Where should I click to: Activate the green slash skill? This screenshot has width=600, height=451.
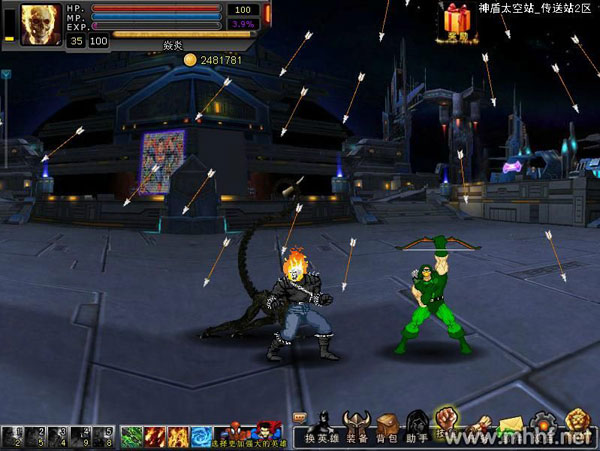(x=132, y=436)
